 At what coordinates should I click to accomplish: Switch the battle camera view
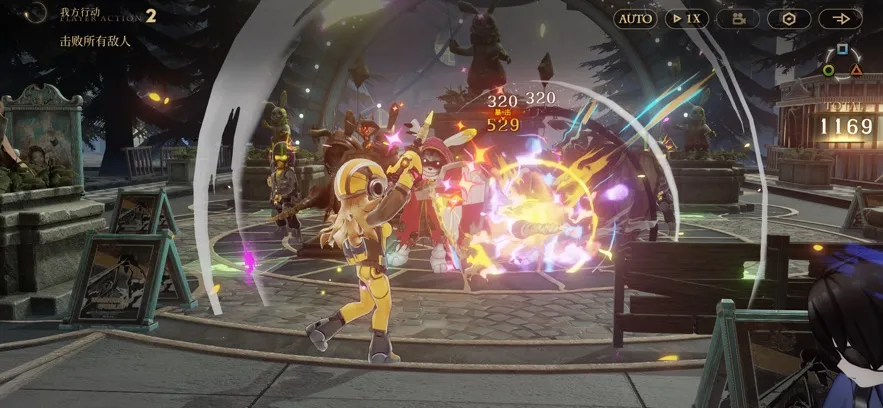pos(738,19)
